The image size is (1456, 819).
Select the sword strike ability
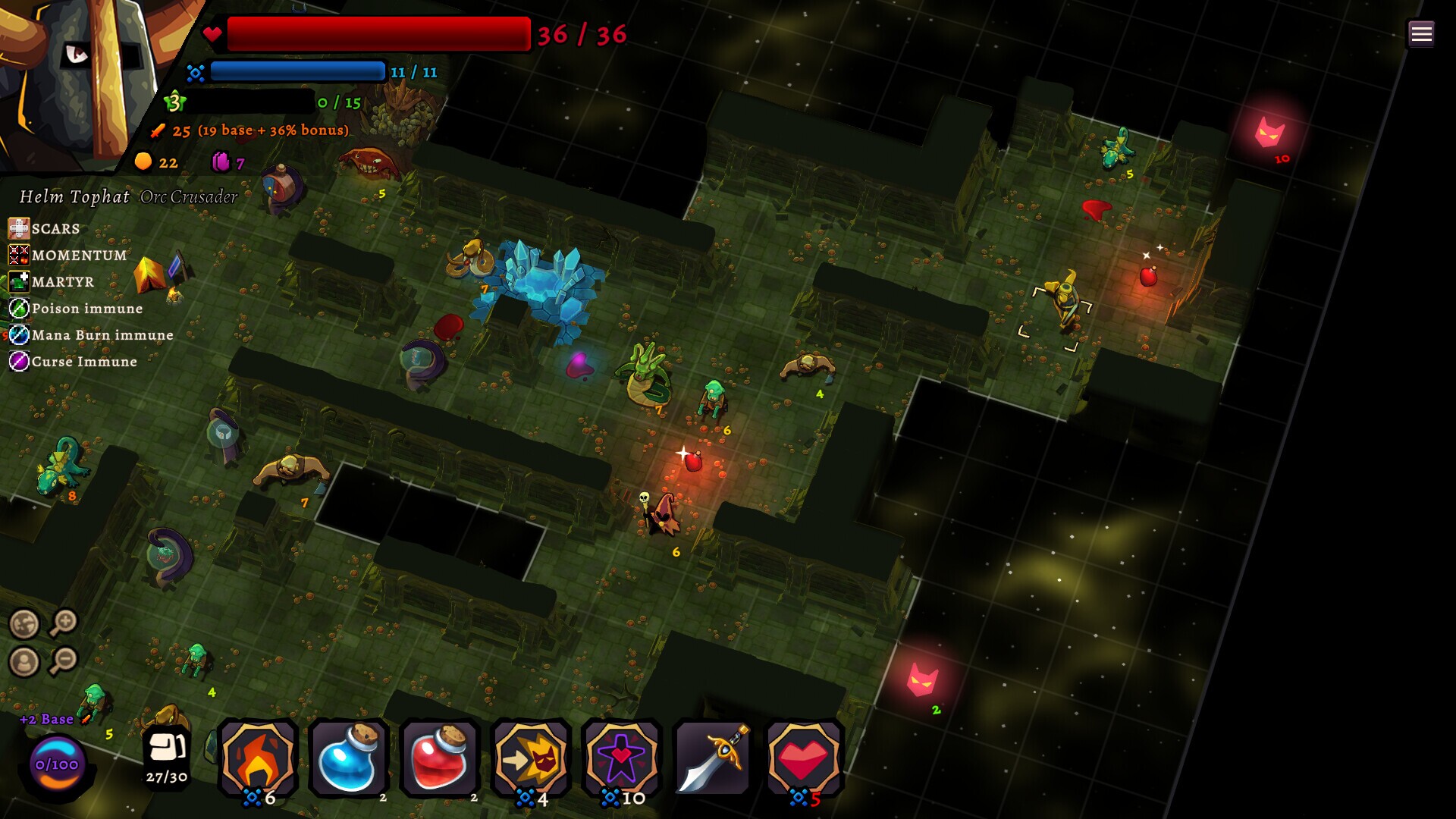coord(711,758)
